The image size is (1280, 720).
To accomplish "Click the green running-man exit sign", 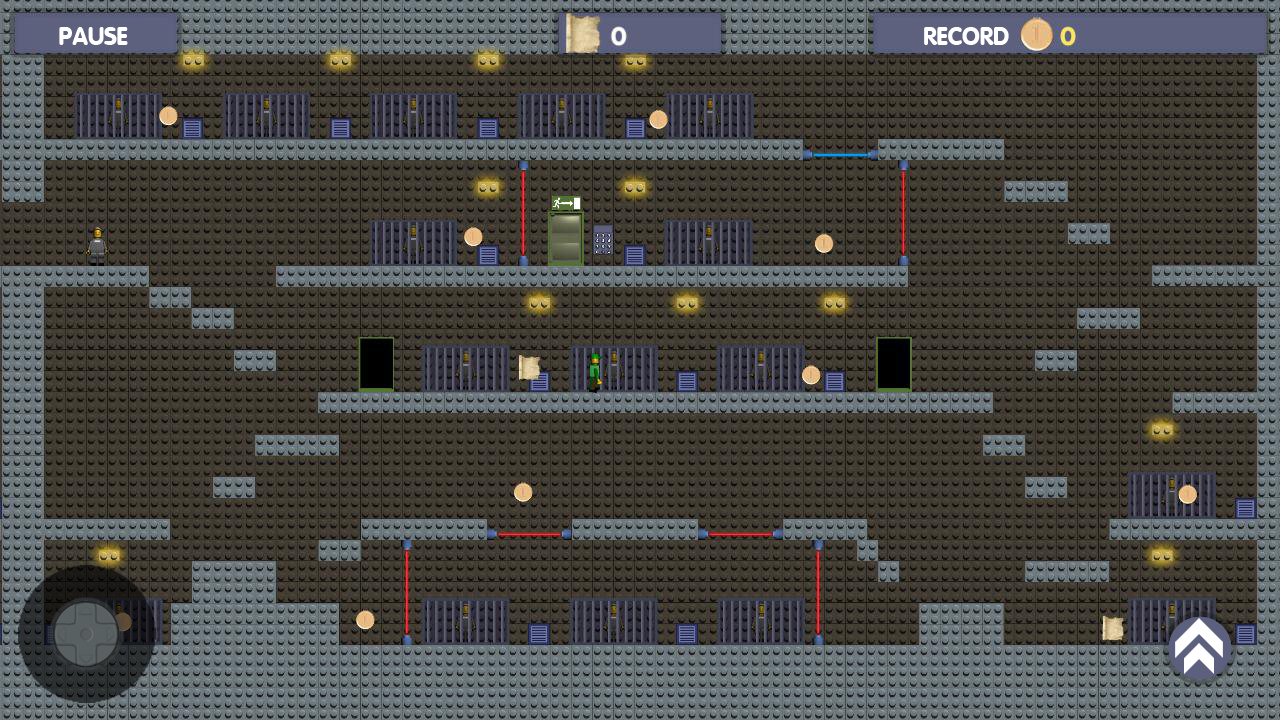I will click(x=564, y=204).
